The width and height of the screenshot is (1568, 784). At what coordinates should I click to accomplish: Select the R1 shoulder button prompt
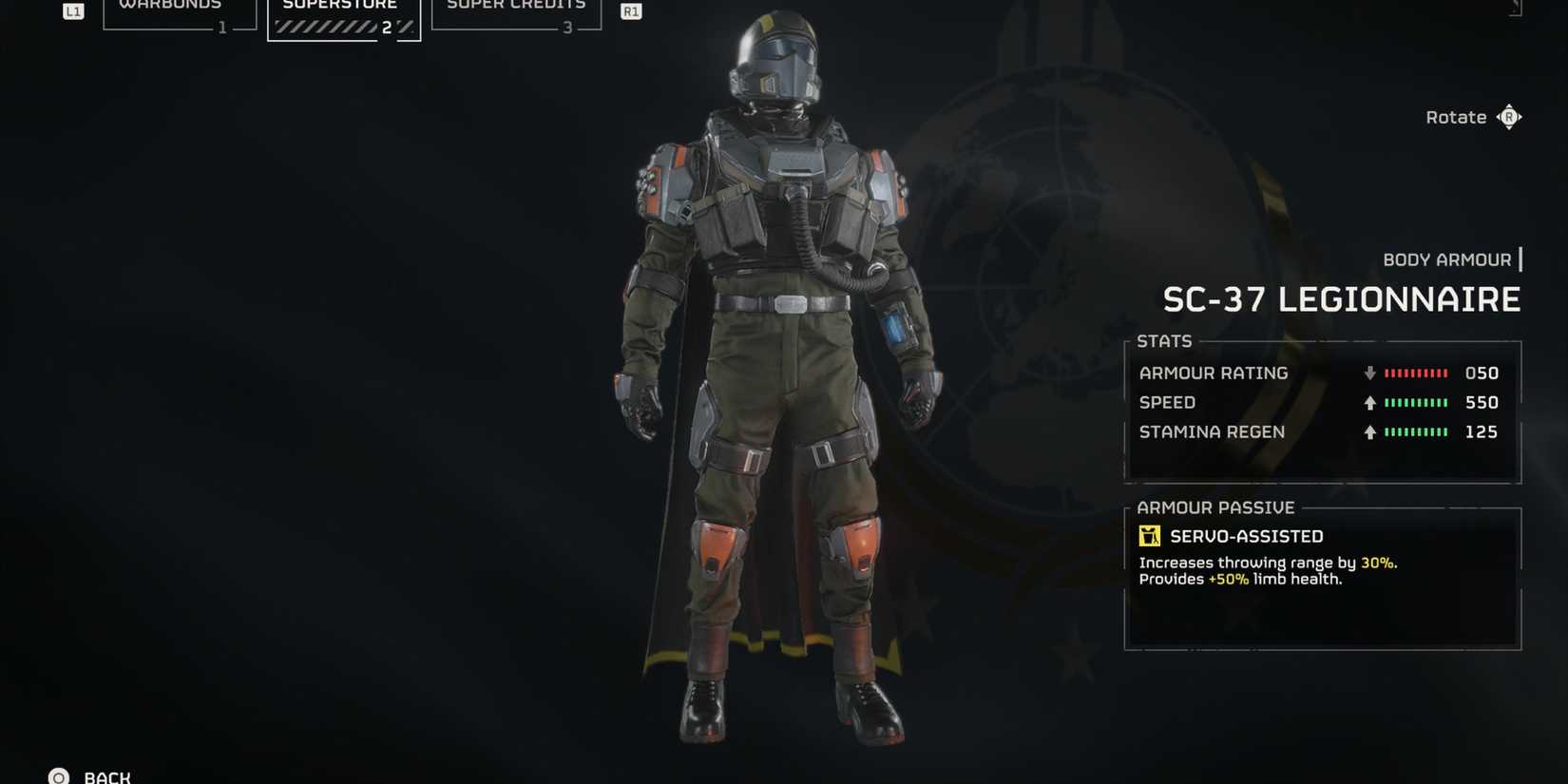[630, 11]
